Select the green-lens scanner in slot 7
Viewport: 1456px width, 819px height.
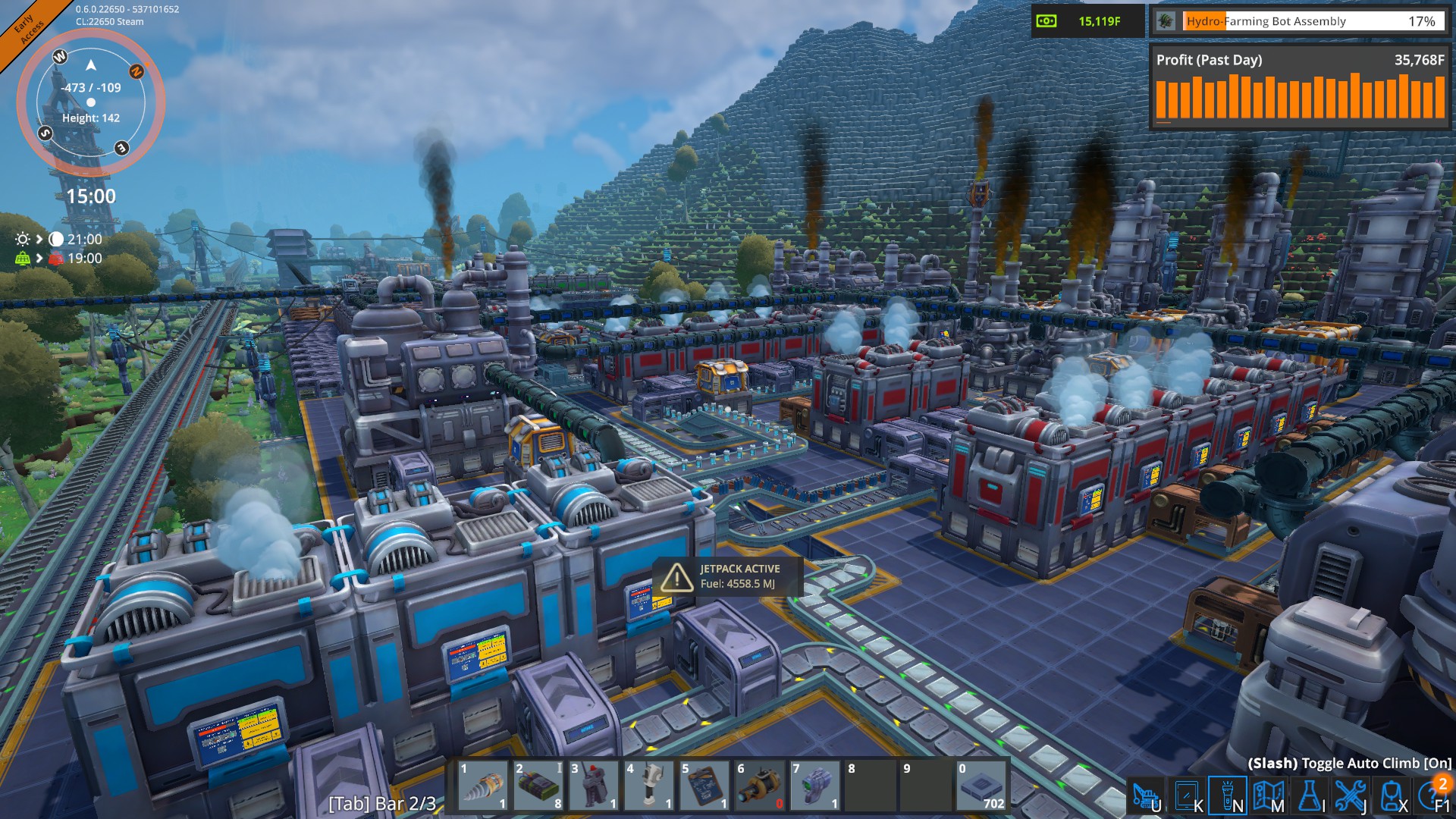[x=815, y=786]
